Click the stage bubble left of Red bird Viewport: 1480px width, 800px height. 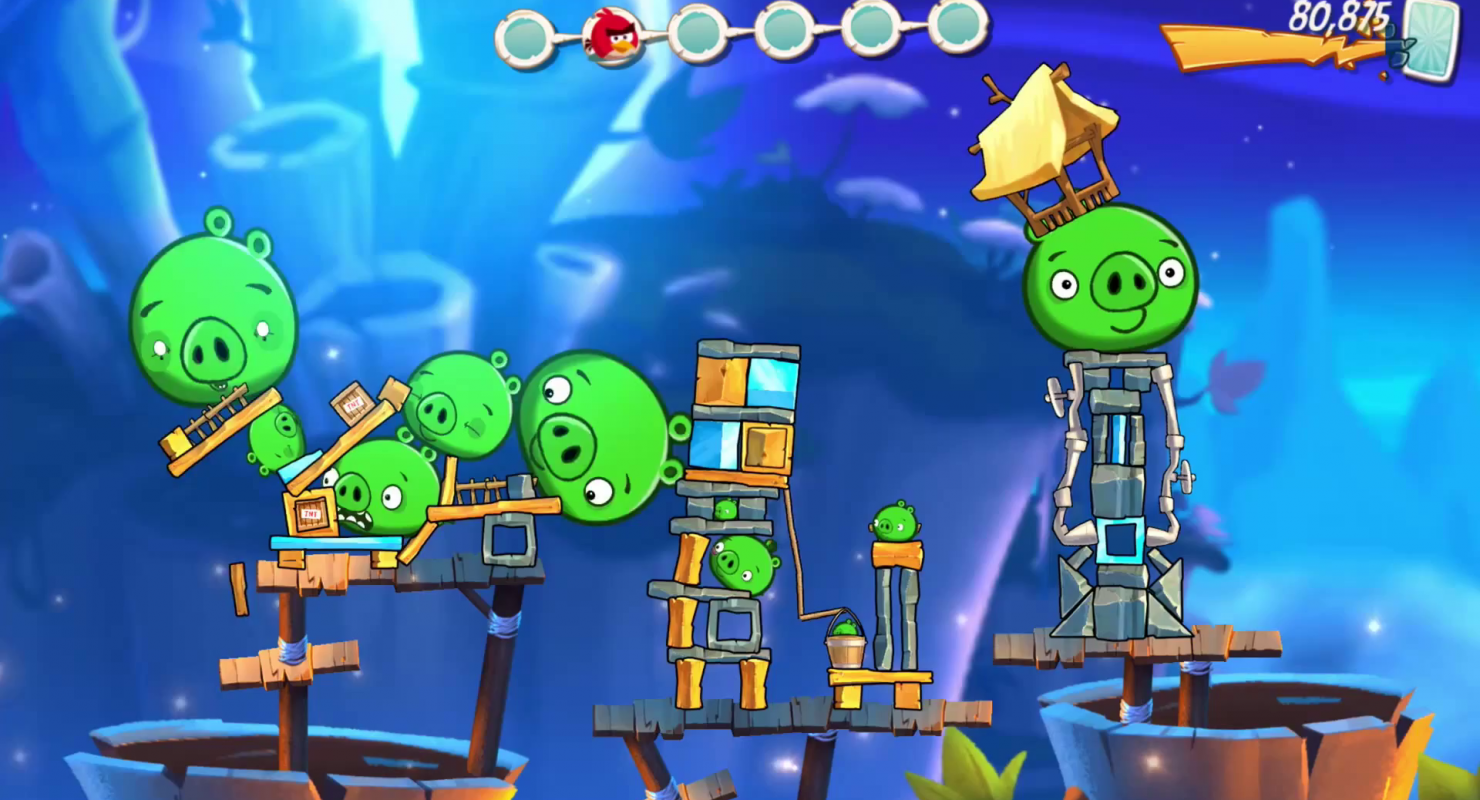[525, 39]
